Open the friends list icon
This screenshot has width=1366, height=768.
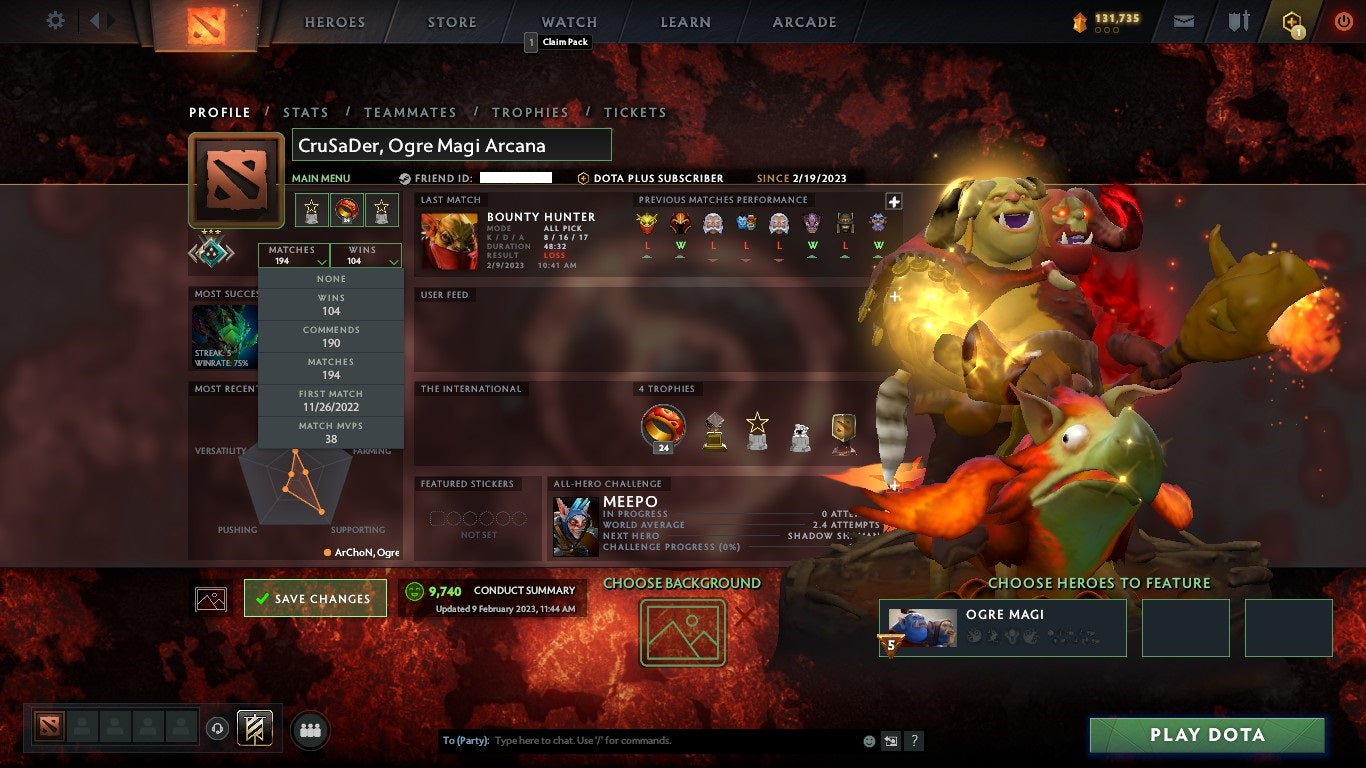[x=309, y=729]
